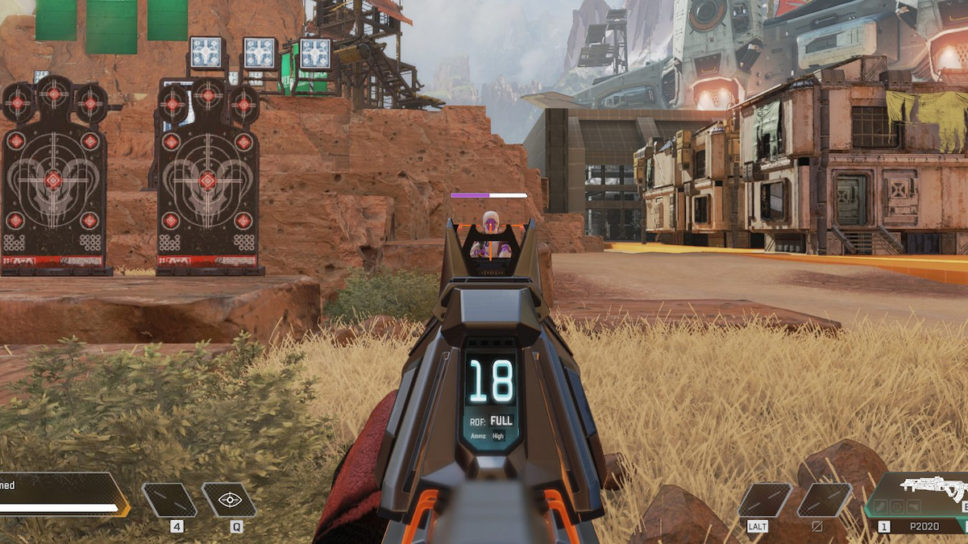Image resolution: width=968 pixels, height=544 pixels.
Task: Activate the eye-shaped tactical ability icon
Action: 229,499
